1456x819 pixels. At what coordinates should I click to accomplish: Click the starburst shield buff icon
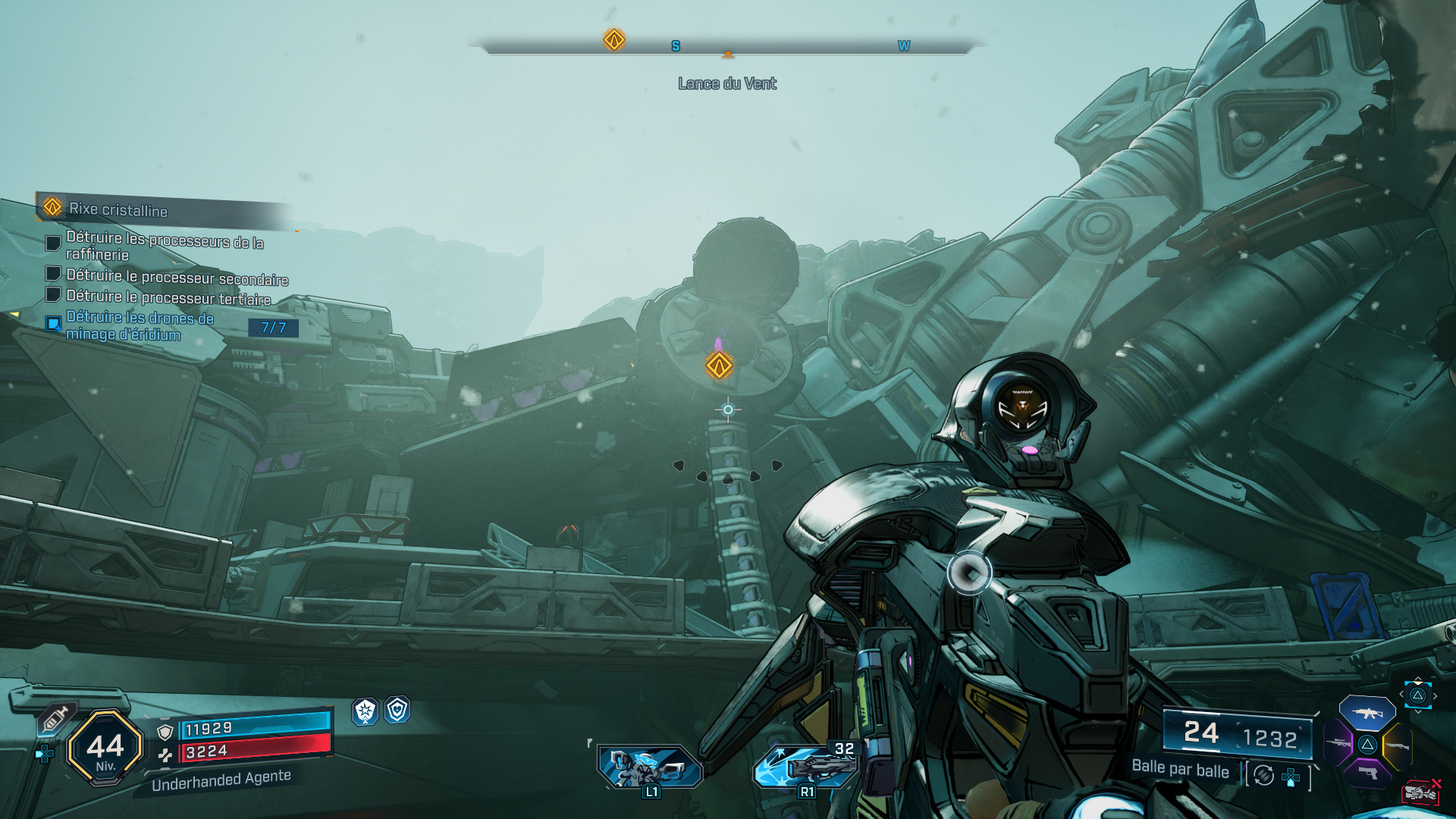[366, 711]
